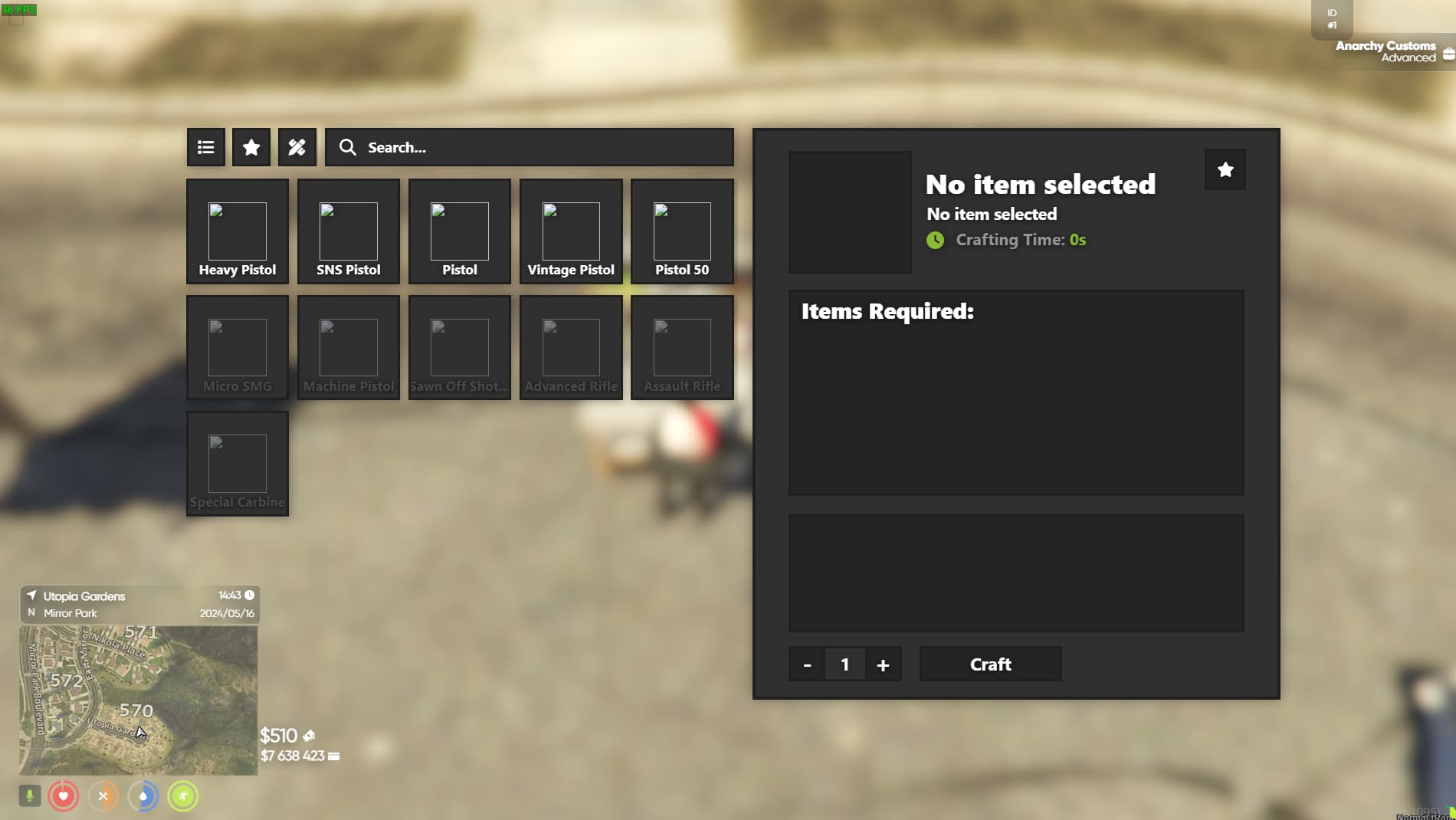Screen dimensions: 1456x820
Task: Click the red health ring indicator
Action: click(x=64, y=796)
